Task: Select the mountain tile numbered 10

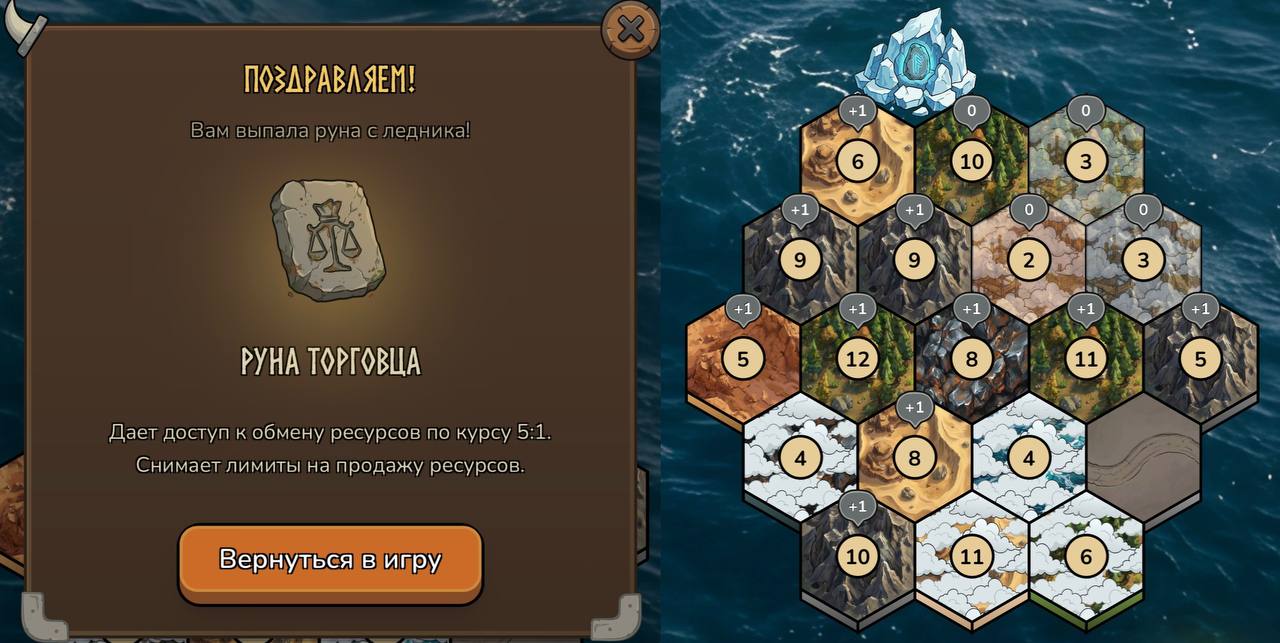Action: point(857,556)
